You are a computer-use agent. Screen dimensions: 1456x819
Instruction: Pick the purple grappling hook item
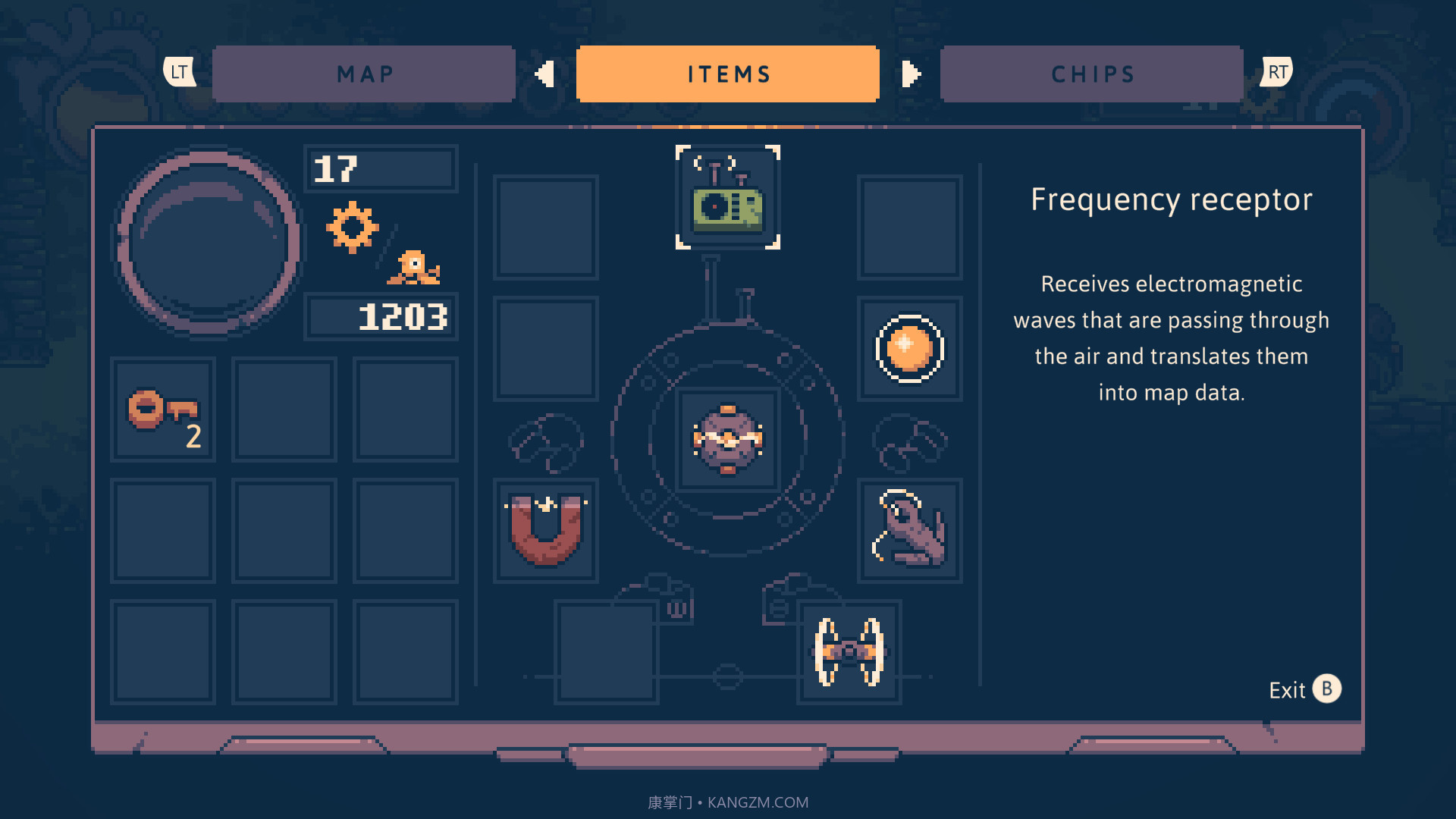pyautogui.click(x=909, y=530)
